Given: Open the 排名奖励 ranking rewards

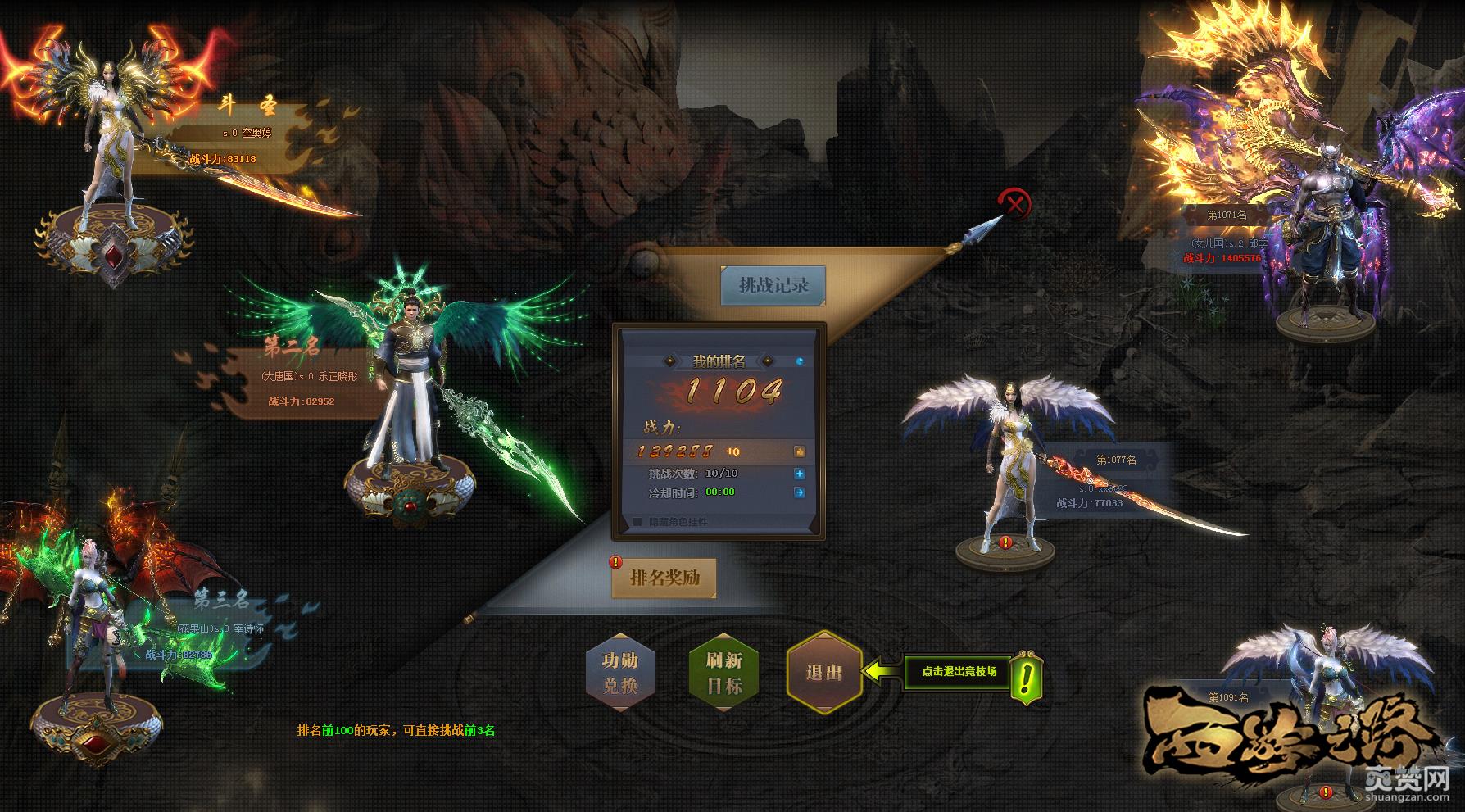Looking at the screenshot, I should pyautogui.click(x=664, y=578).
